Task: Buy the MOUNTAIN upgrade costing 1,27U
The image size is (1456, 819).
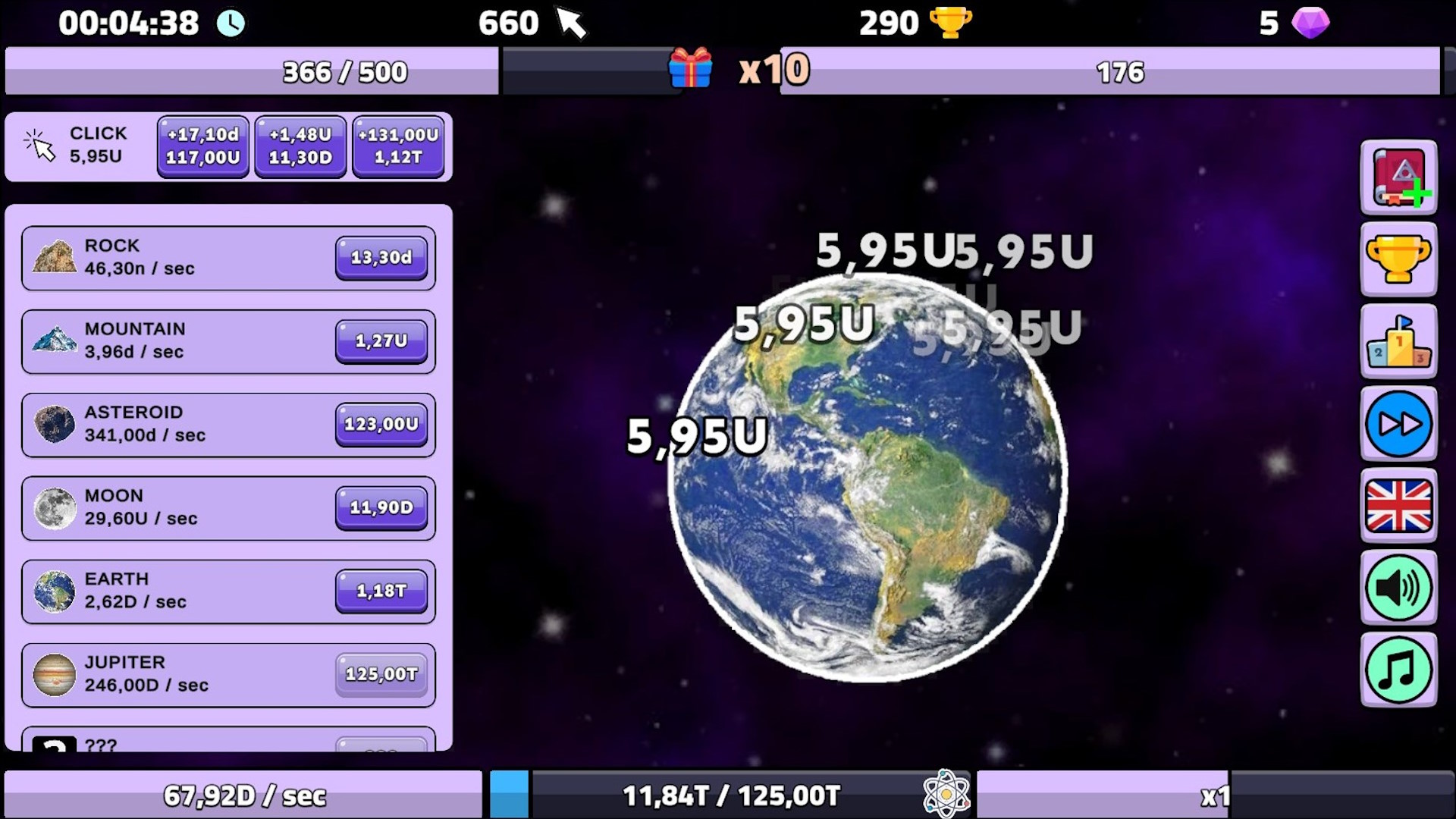Action: tap(381, 341)
